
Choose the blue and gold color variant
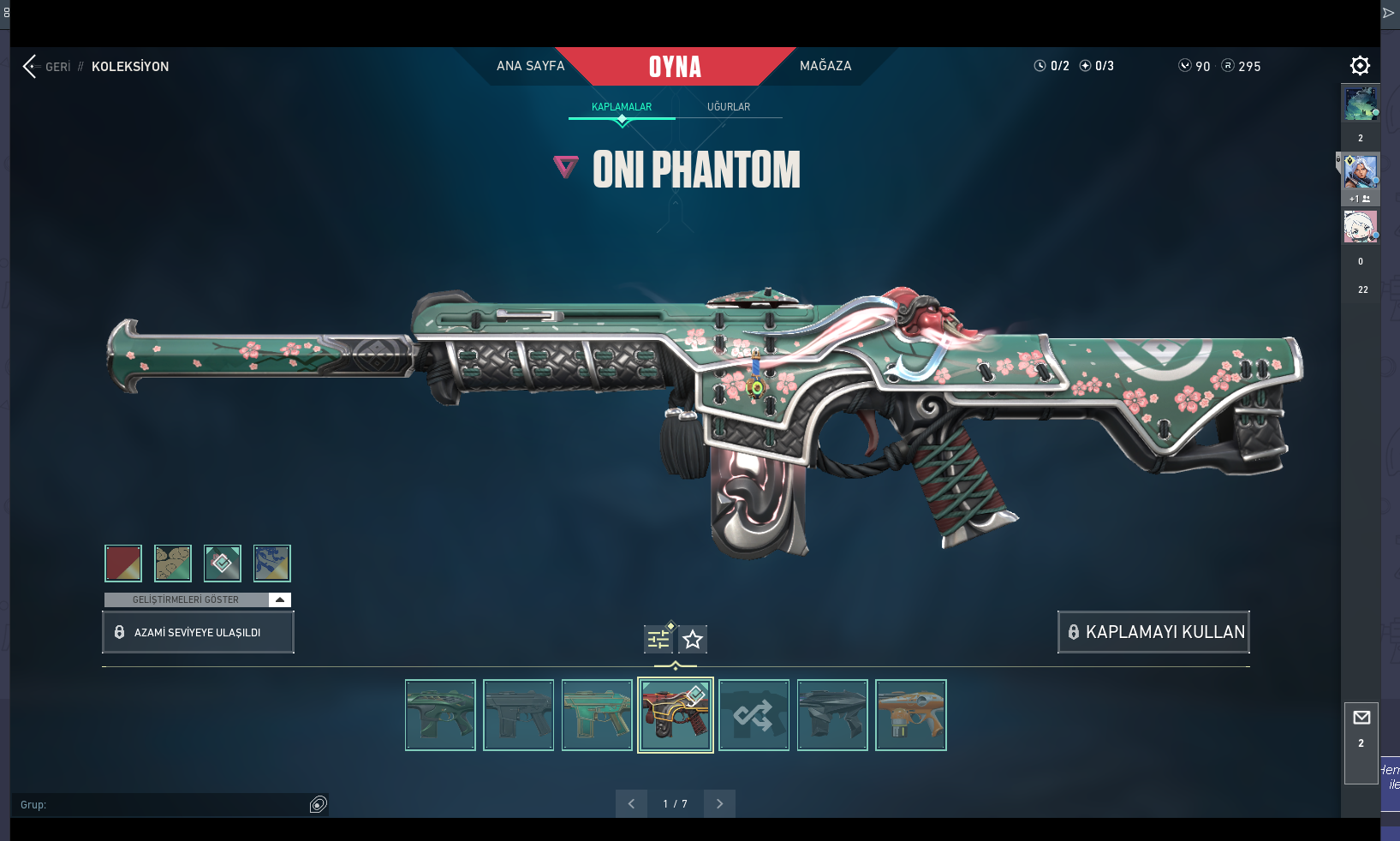click(272, 564)
